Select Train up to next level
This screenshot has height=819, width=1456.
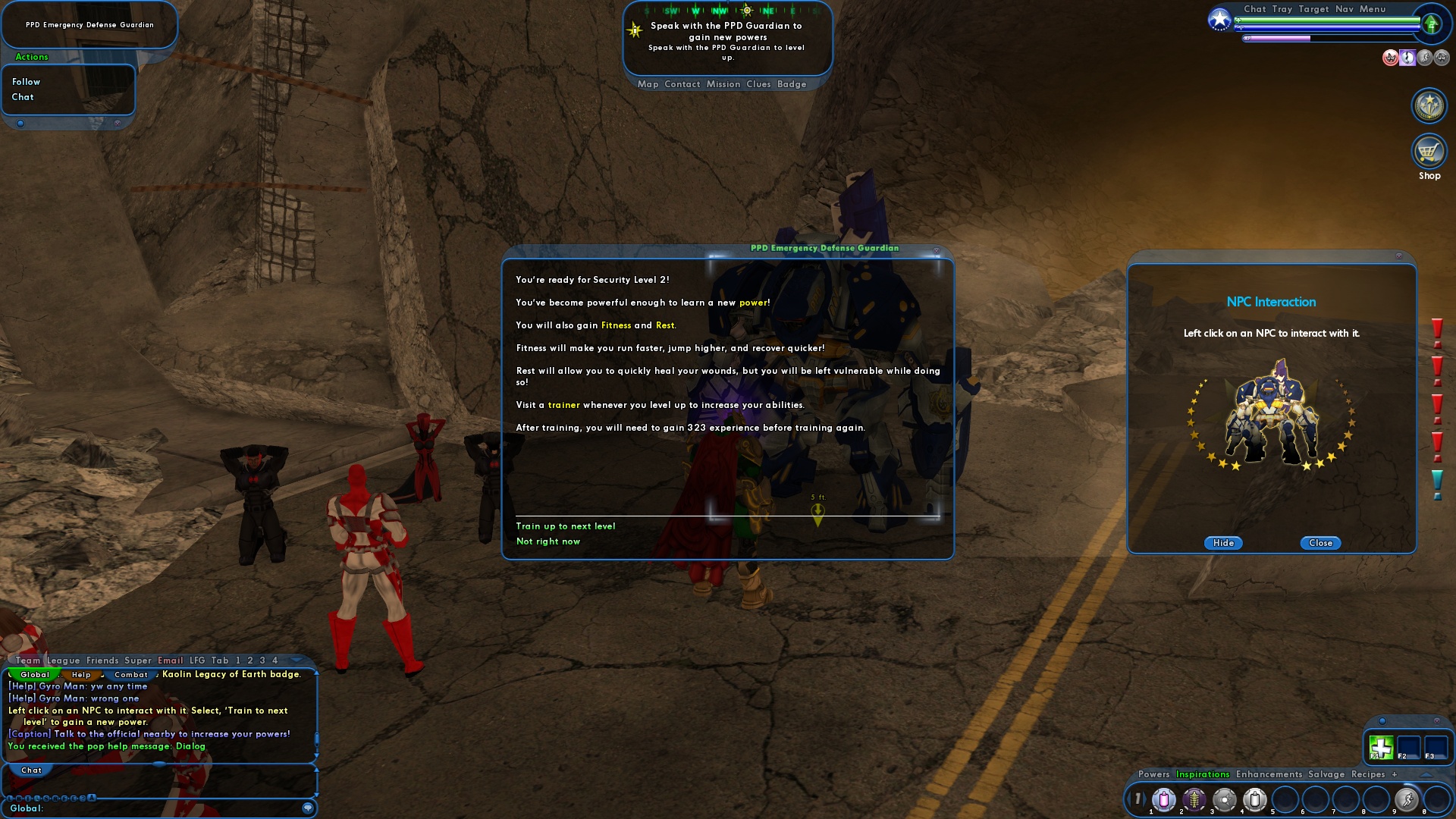click(x=564, y=526)
